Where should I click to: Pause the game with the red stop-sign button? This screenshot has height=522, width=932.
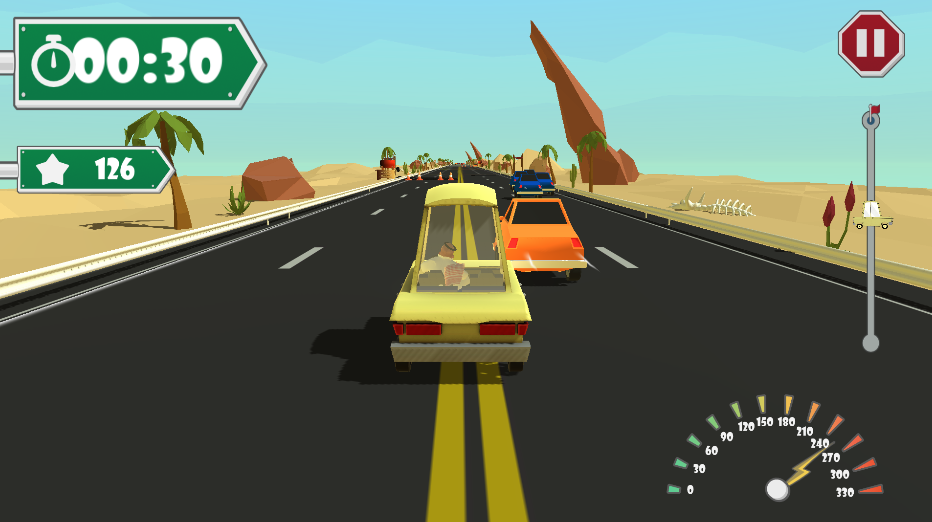tap(870, 44)
